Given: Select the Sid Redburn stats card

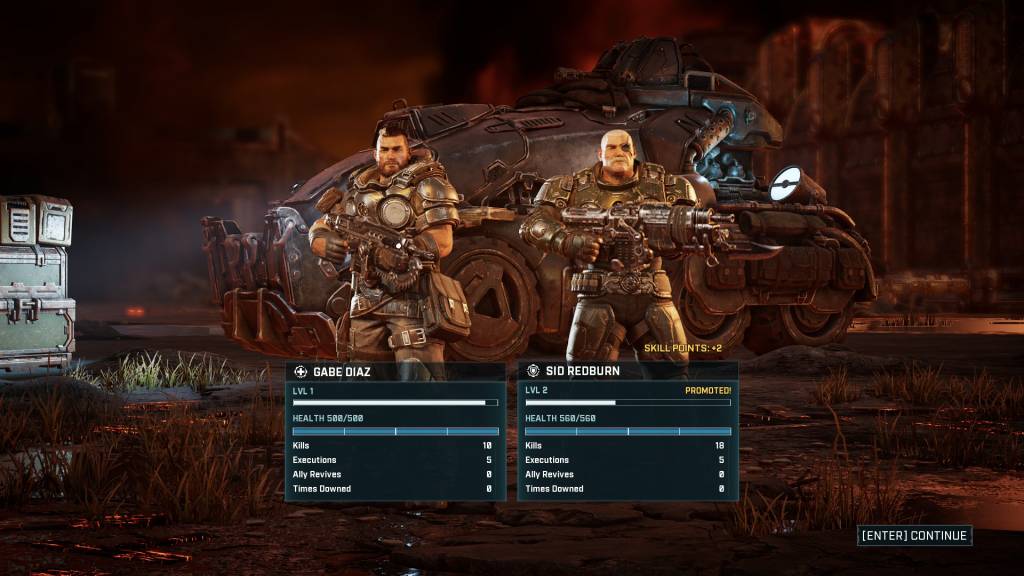Looking at the screenshot, I should pos(628,431).
